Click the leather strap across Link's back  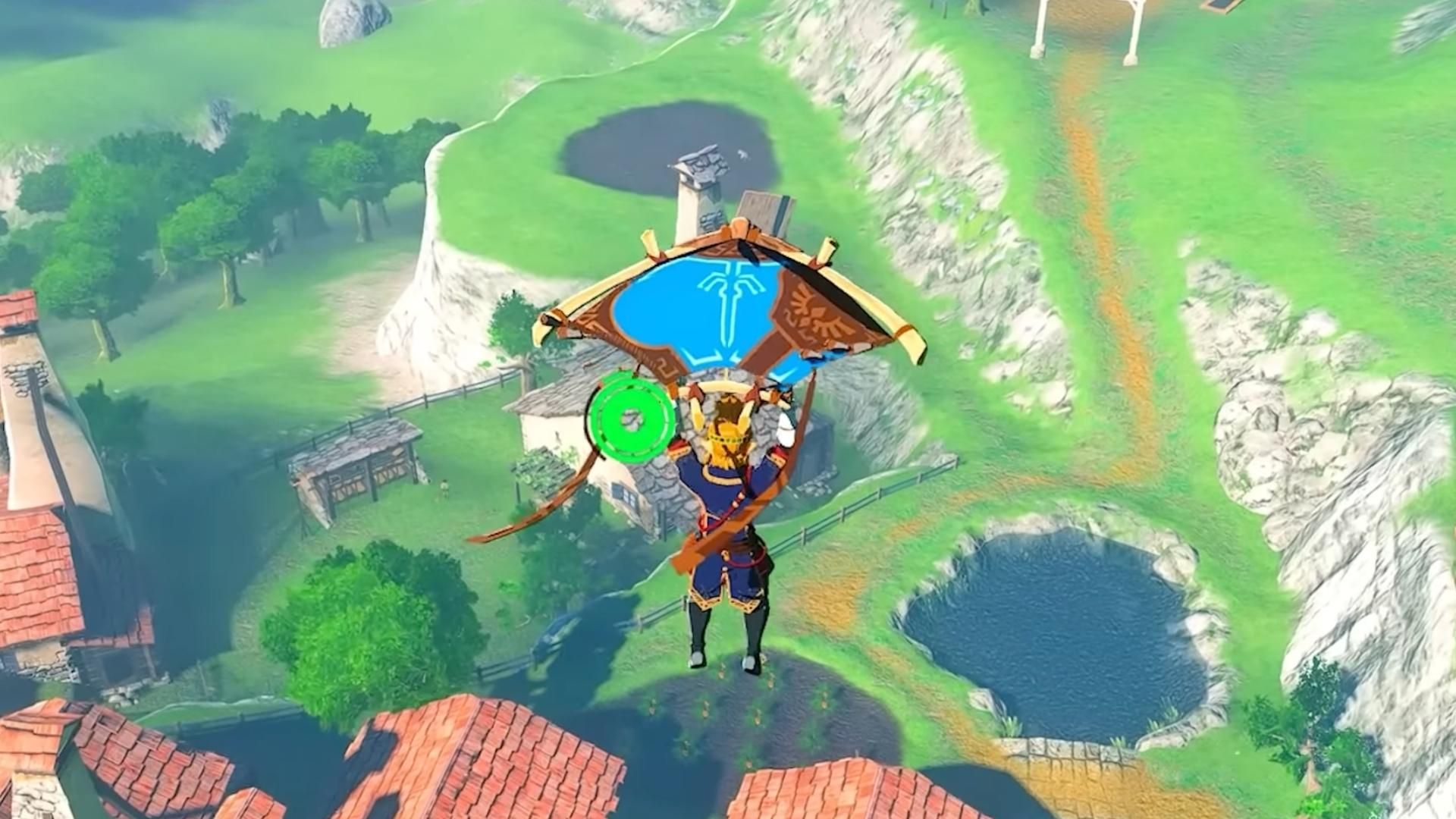tap(720, 531)
